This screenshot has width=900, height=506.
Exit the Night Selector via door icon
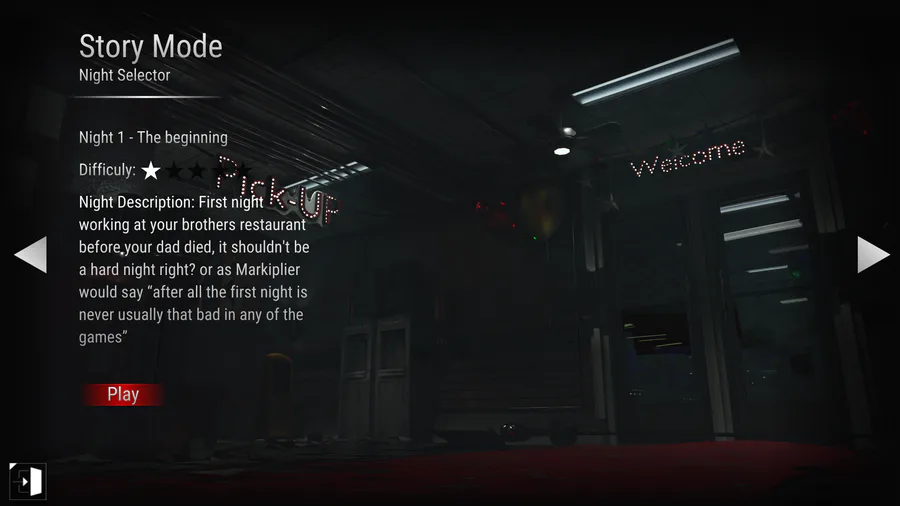point(27,481)
